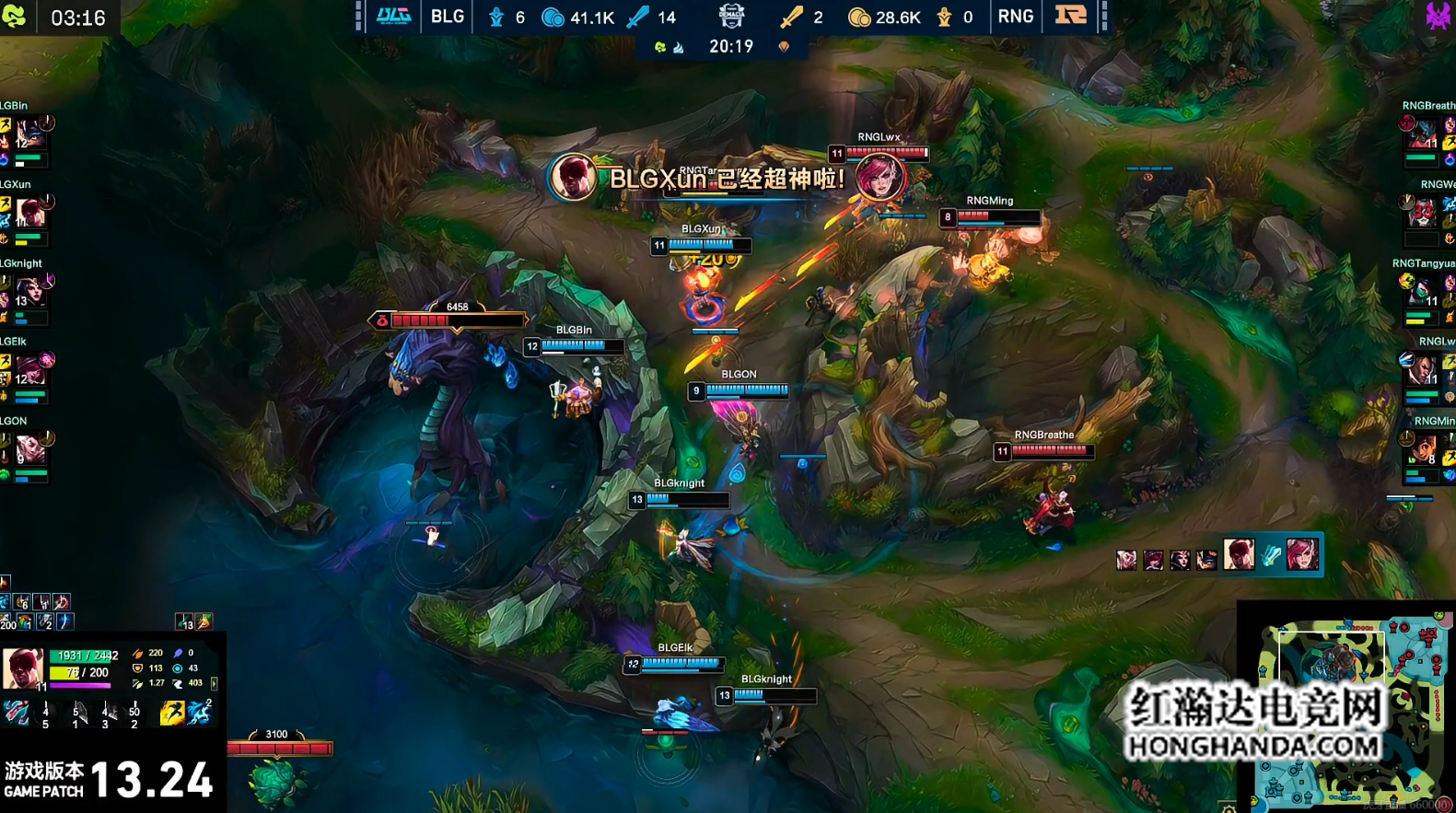Screen dimensions: 1456x813
Task: Click the RNG team logo in the scoreboard
Action: click(x=1070, y=17)
